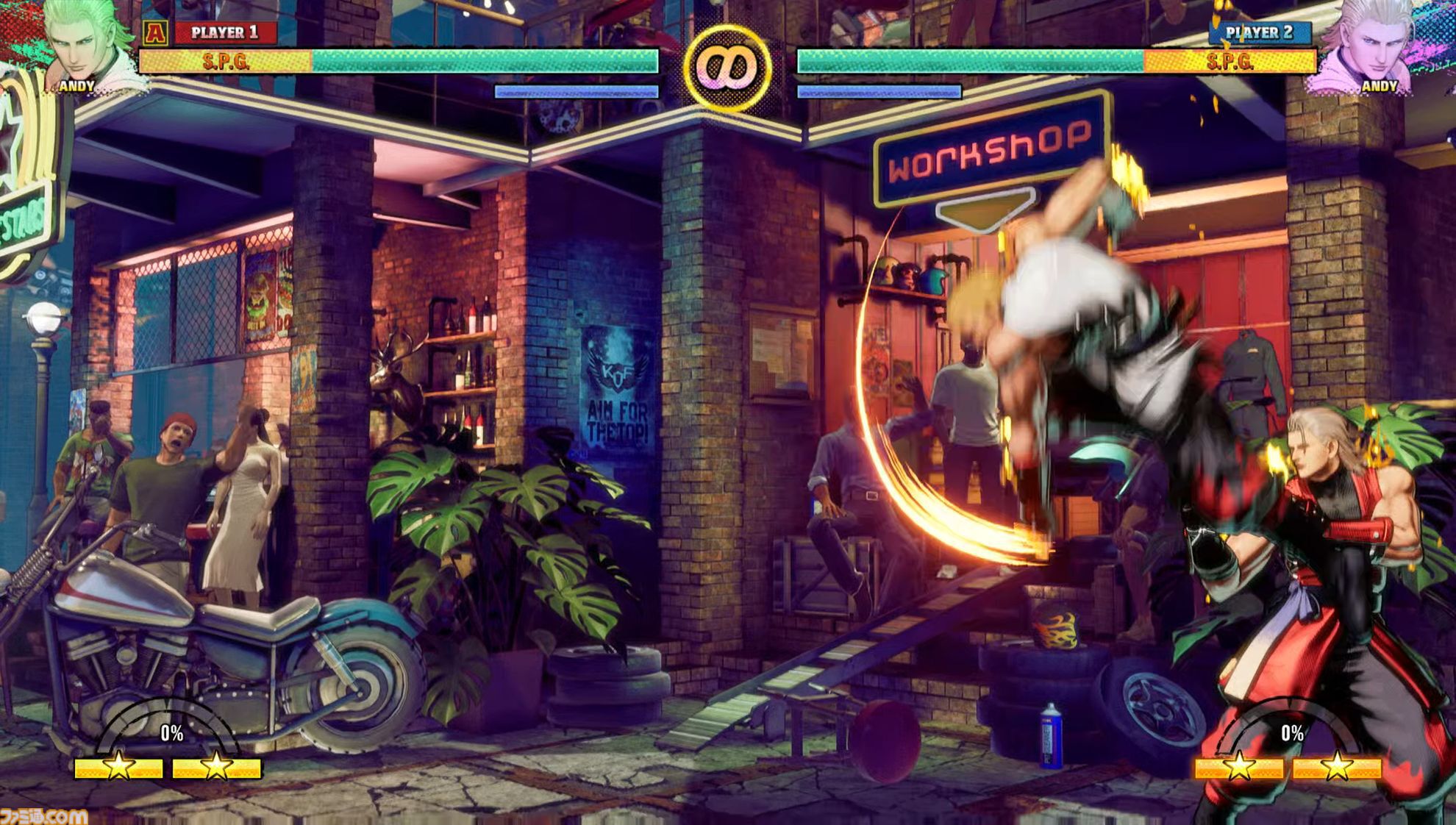Toggle Player 1's blue guard gauge
The height and width of the screenshot is (825, 1456).
tap(575, 90)
